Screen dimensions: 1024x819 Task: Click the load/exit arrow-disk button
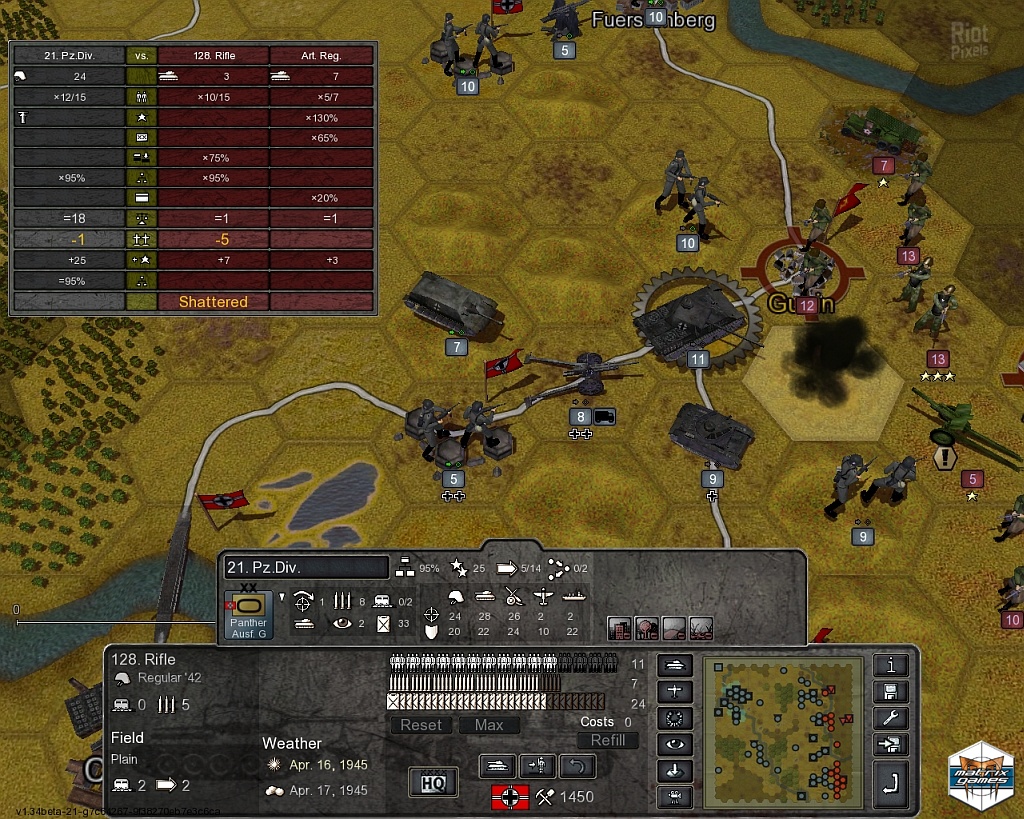point(890,745)
